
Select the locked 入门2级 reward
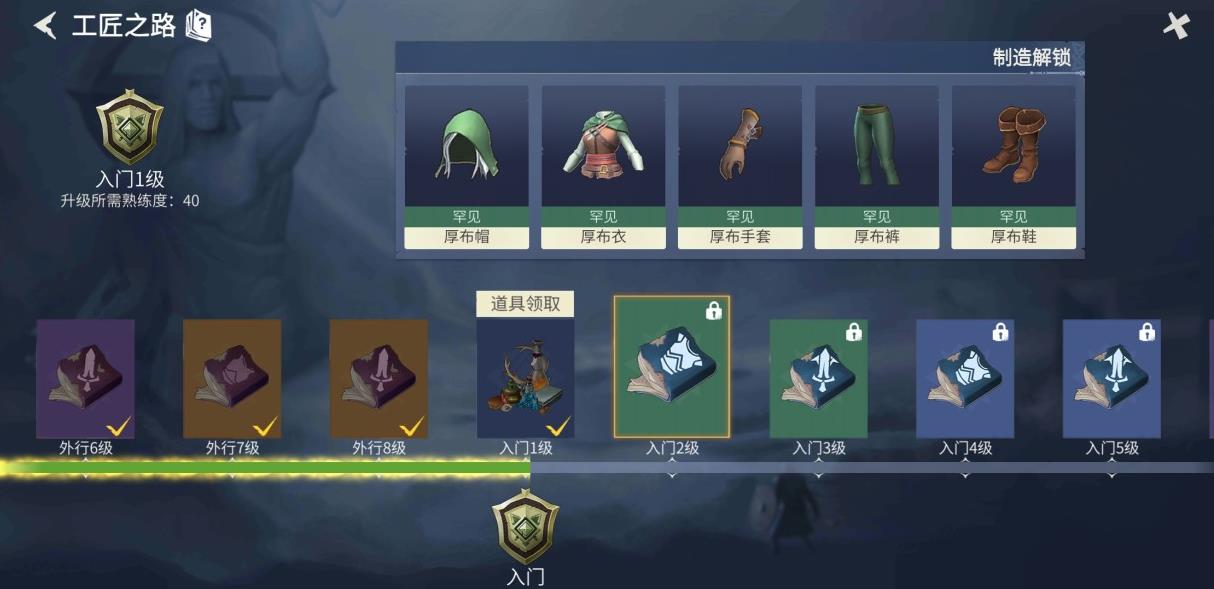coord(672,367)
